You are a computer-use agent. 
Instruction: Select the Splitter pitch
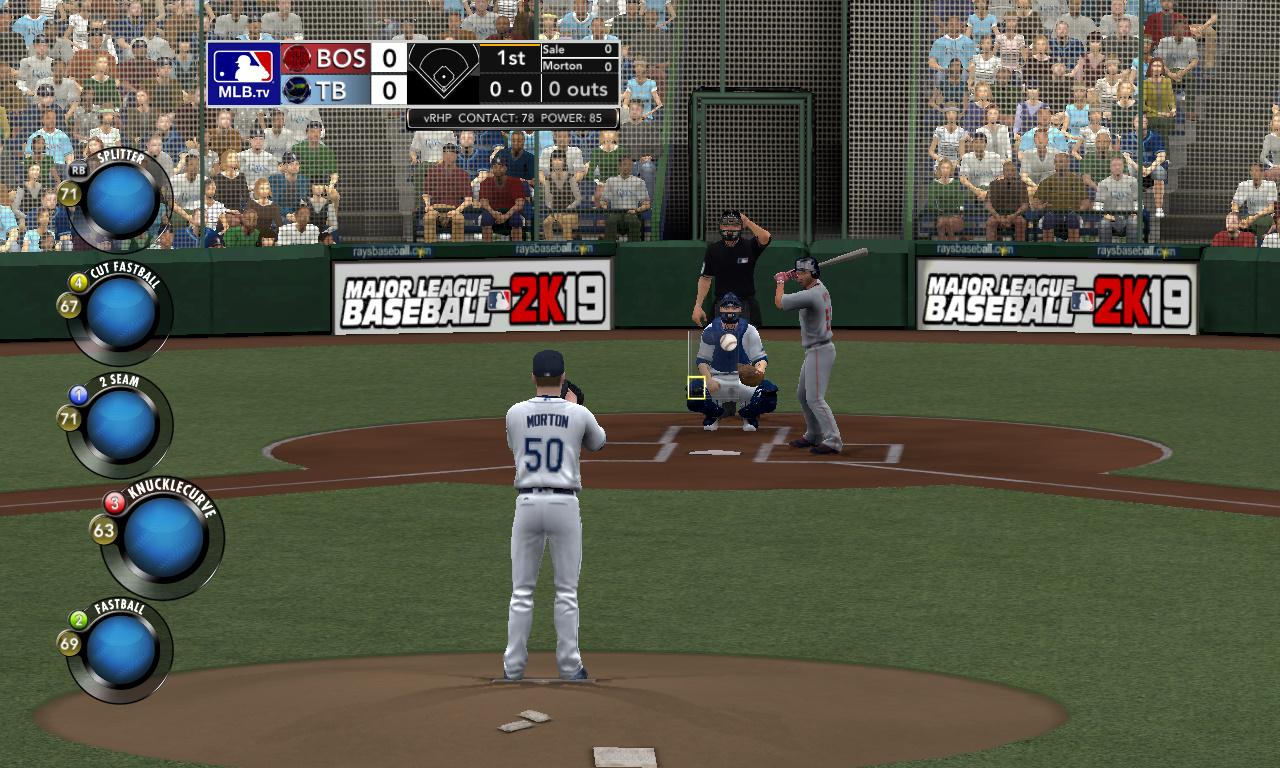(120, 199)
